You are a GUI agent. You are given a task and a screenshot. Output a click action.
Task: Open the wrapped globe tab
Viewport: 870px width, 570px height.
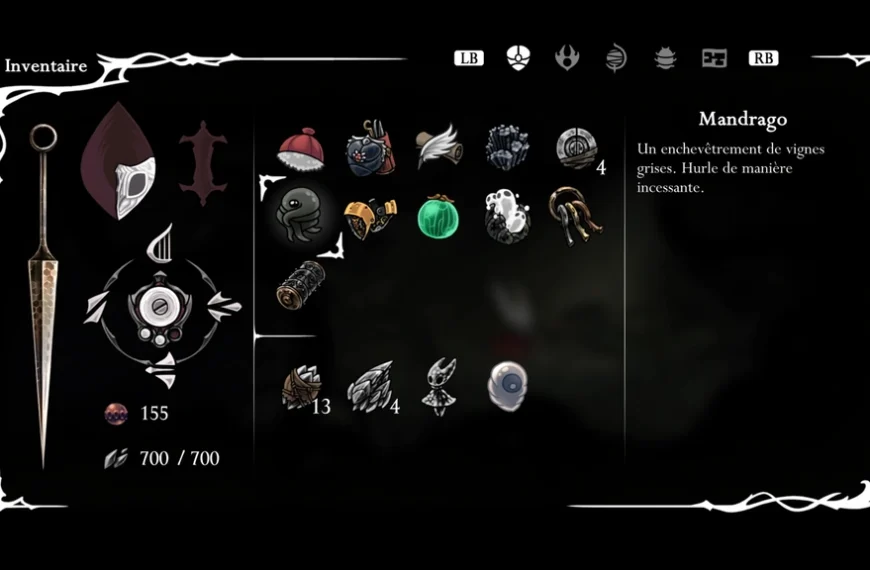point(616,58)
